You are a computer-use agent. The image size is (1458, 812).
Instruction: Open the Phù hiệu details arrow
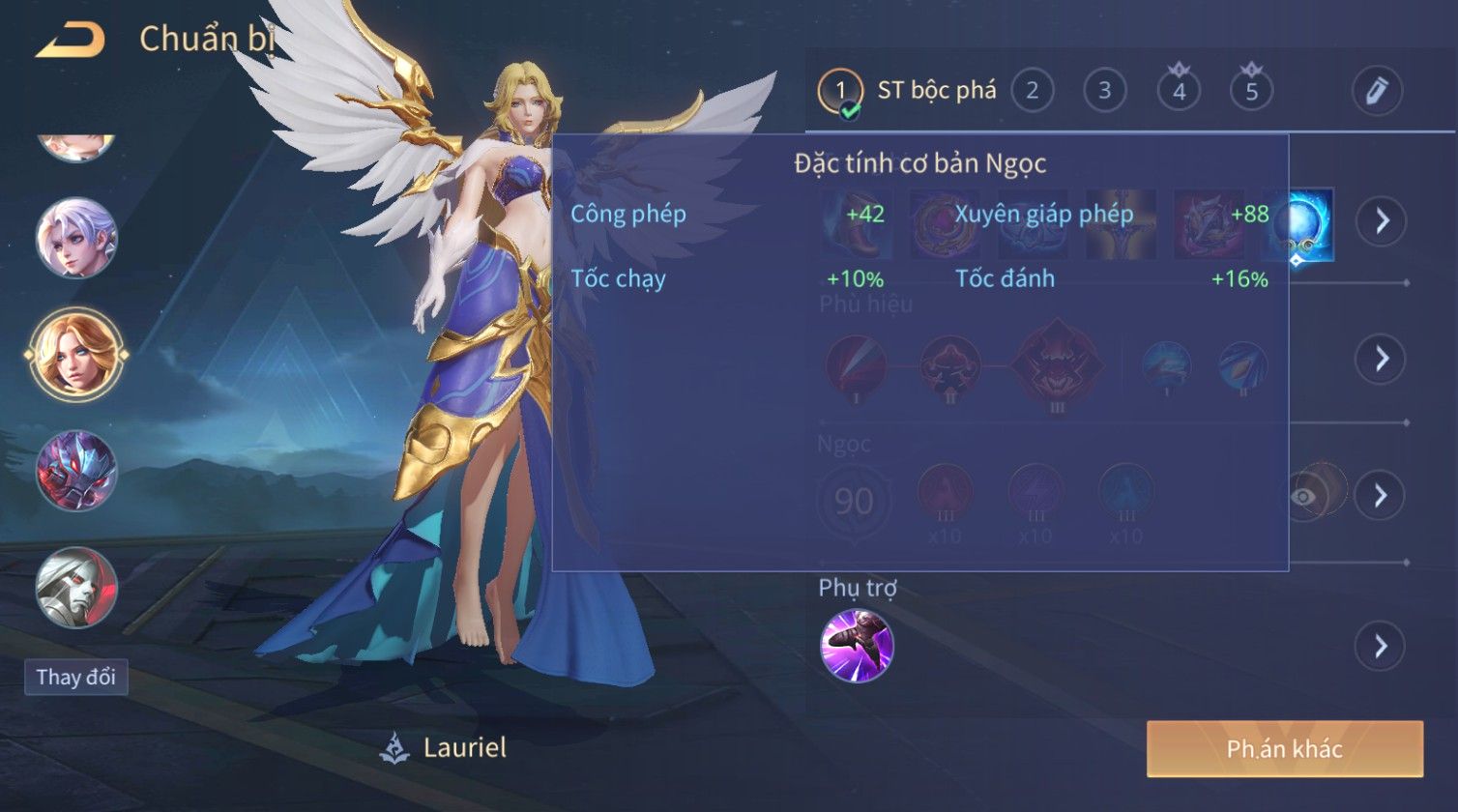[1380, 359]
